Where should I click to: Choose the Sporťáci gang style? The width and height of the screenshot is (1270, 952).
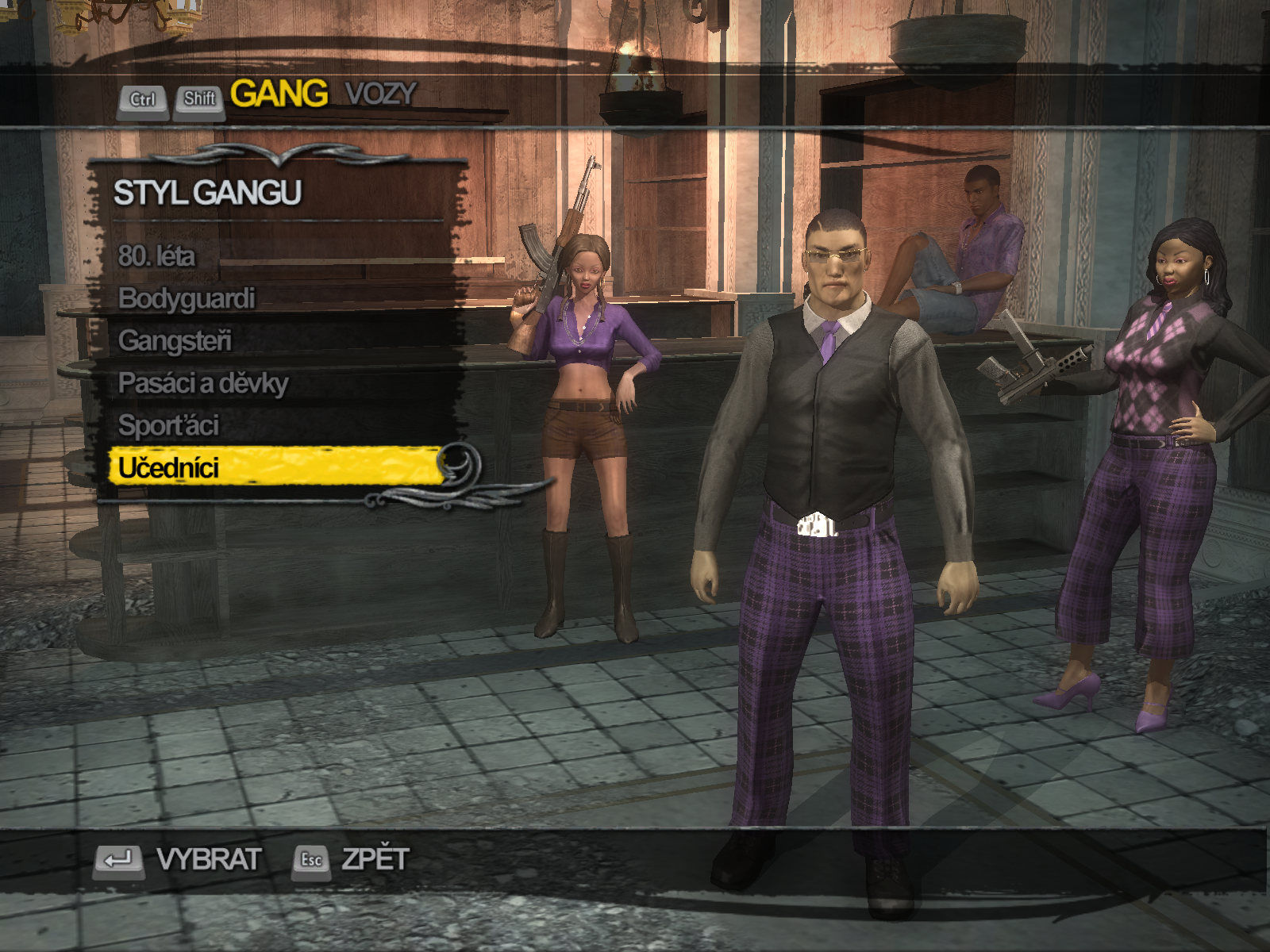click(168, 426)
